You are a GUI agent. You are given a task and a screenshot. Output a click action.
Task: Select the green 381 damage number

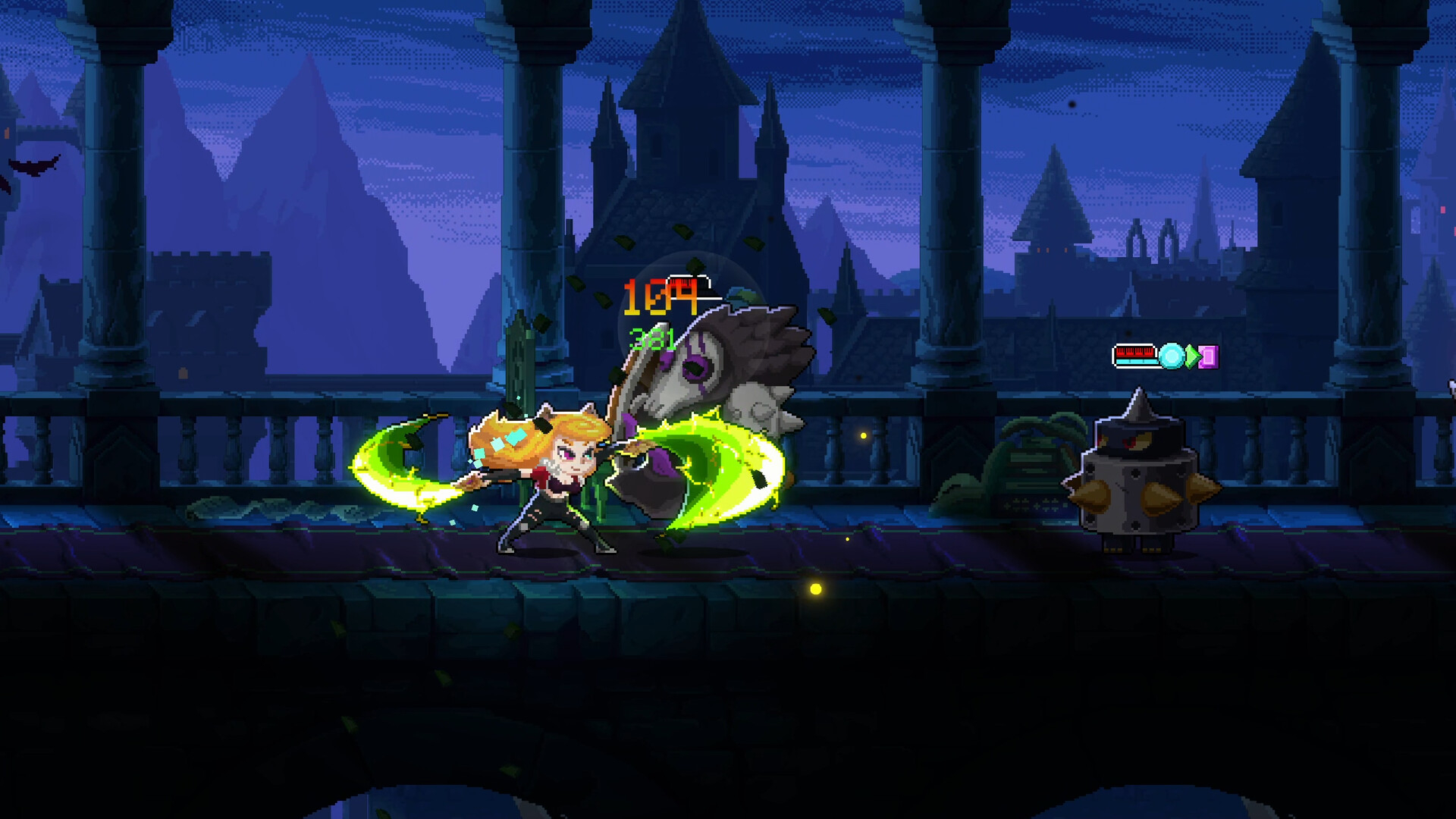pos(654,339)
